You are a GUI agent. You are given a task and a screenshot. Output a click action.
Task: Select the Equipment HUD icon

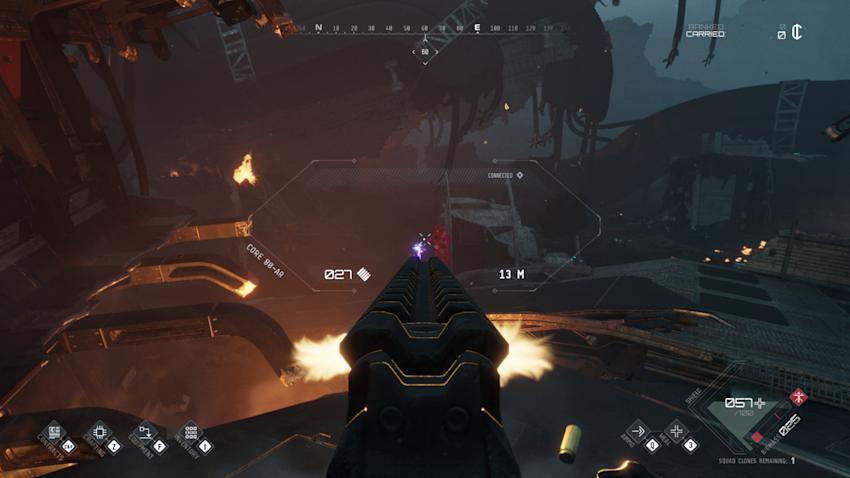[144, 432]
